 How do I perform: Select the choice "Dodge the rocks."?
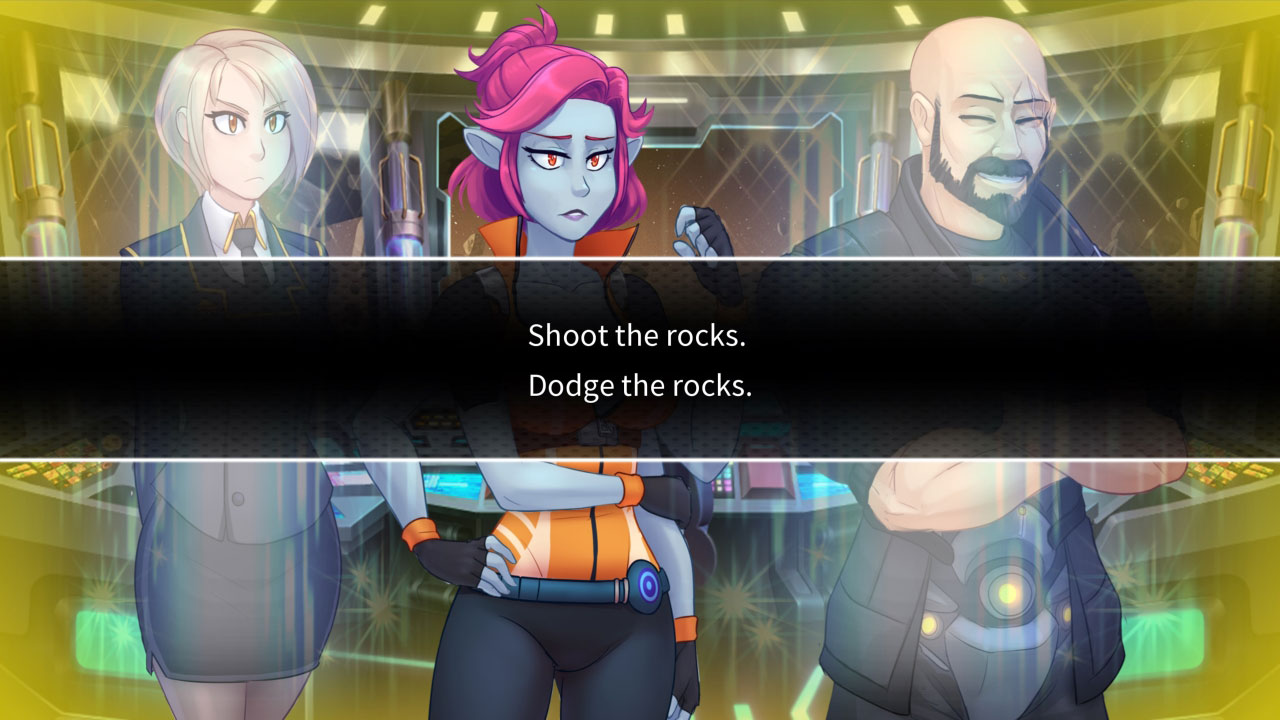pyautogui.click(x=640, y=385)
